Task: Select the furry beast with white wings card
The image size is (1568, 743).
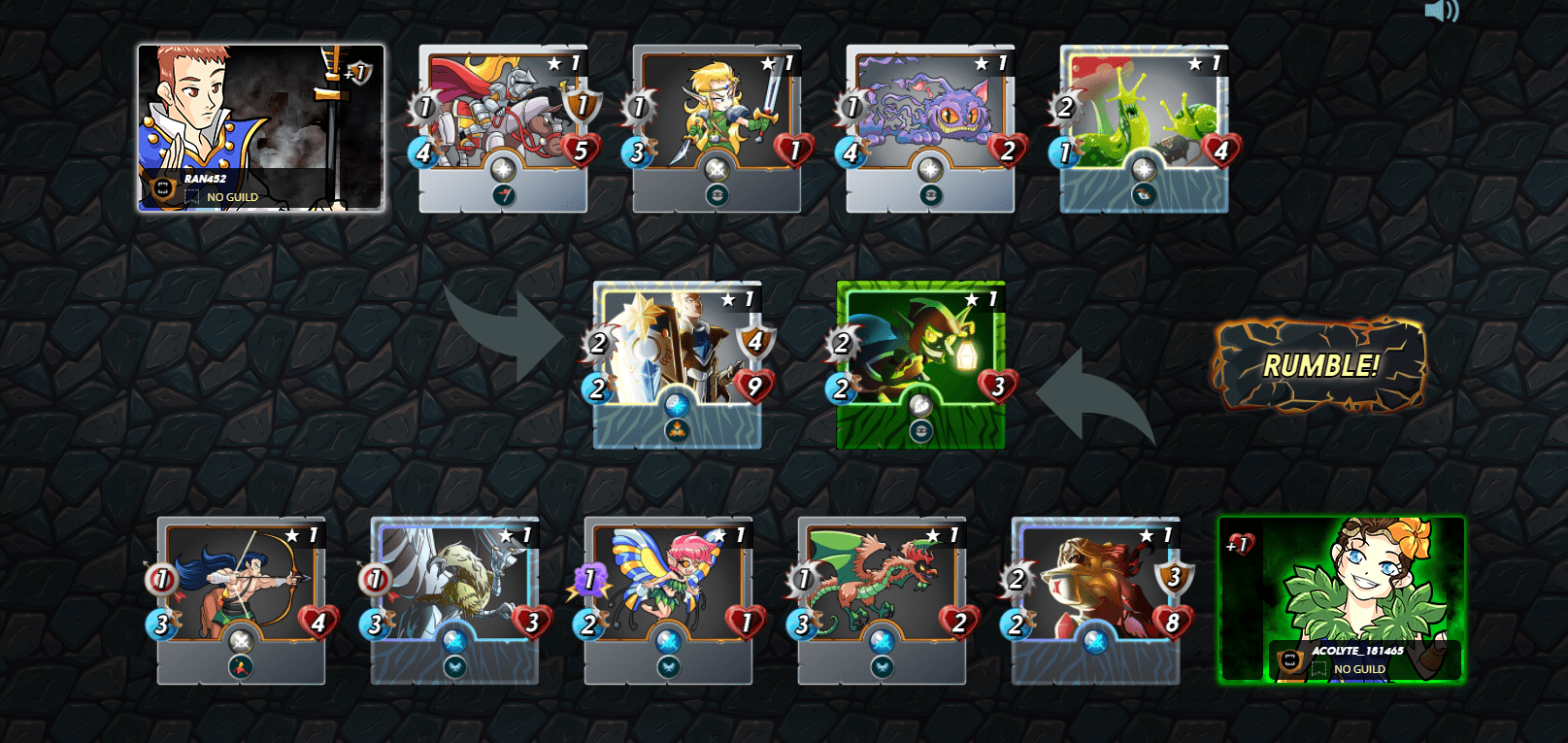Action: (454, 599)
